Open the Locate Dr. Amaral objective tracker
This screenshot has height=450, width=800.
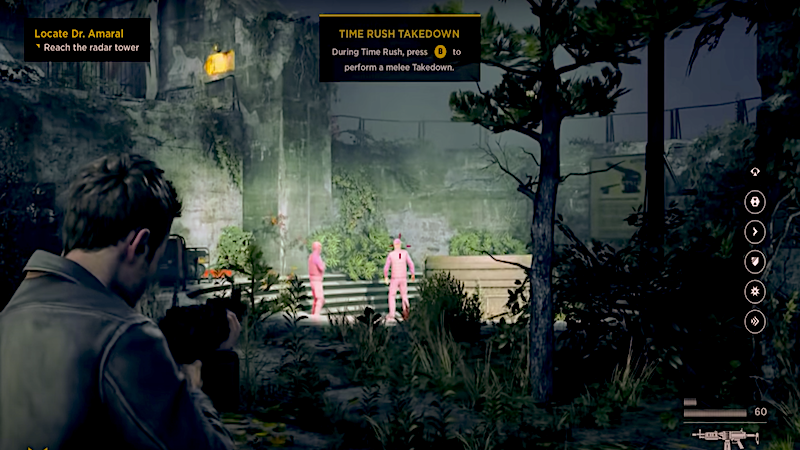click(x=87, y=40)
